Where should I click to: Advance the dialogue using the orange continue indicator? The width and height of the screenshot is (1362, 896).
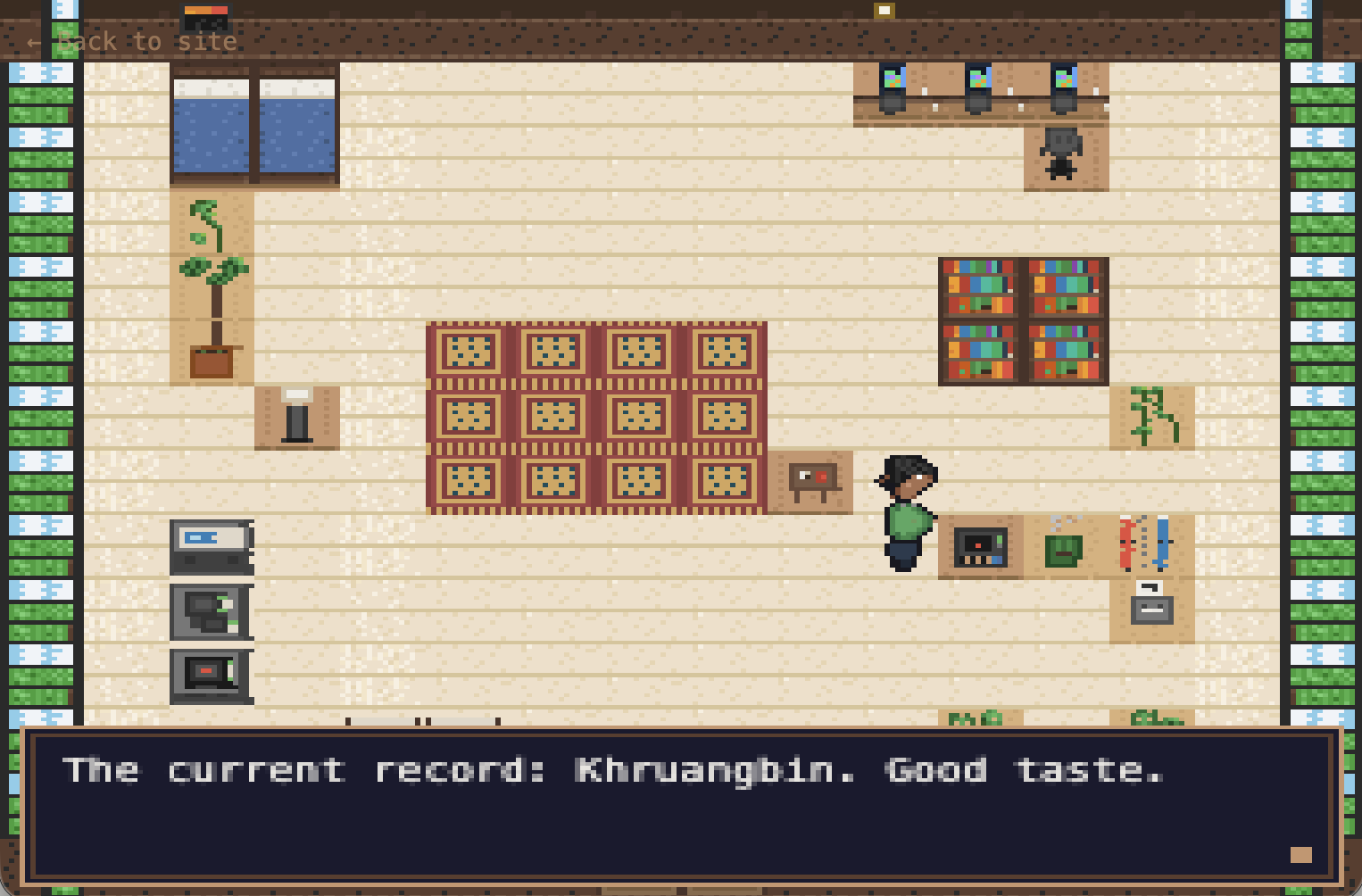[x=1300, y=855]
